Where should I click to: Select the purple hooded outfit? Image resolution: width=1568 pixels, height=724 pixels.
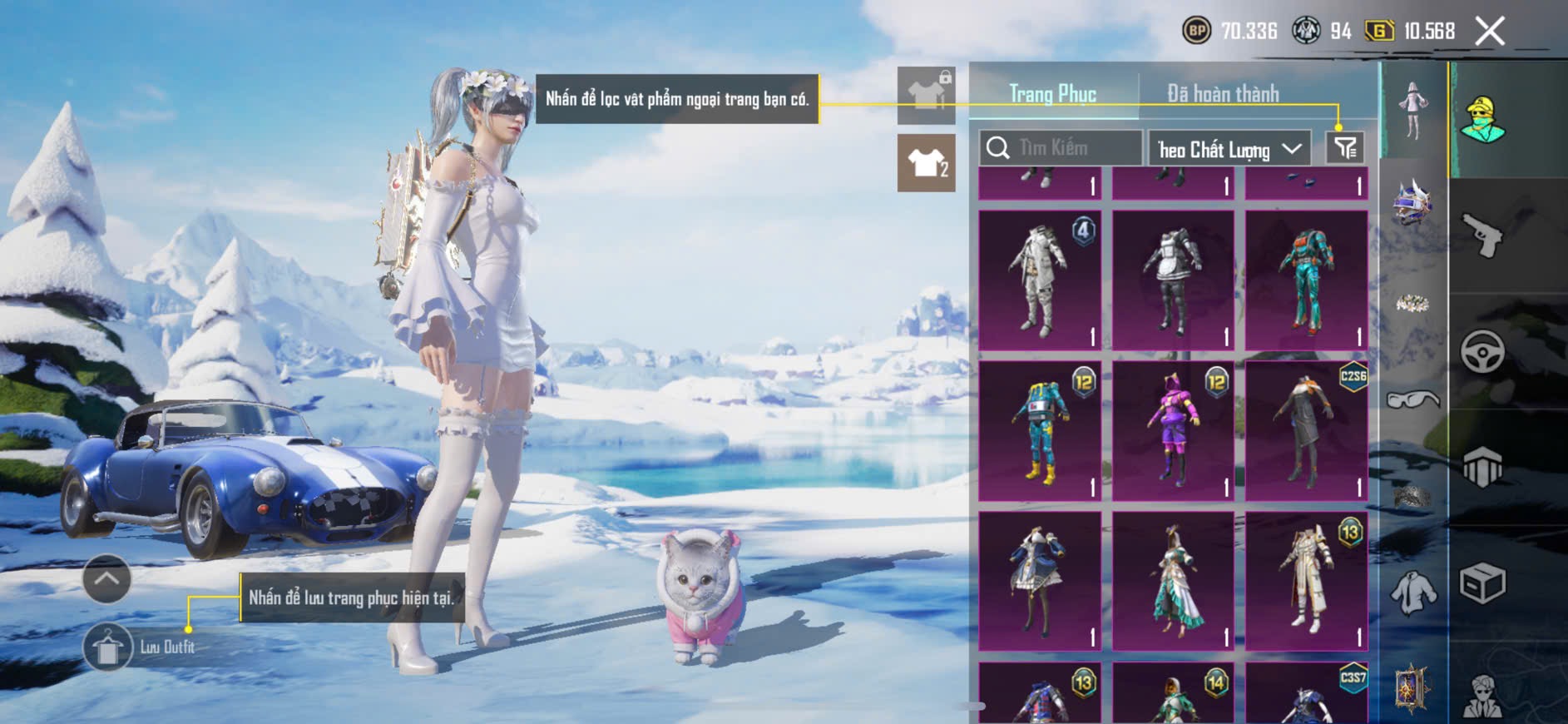(x=1173, y=431)
